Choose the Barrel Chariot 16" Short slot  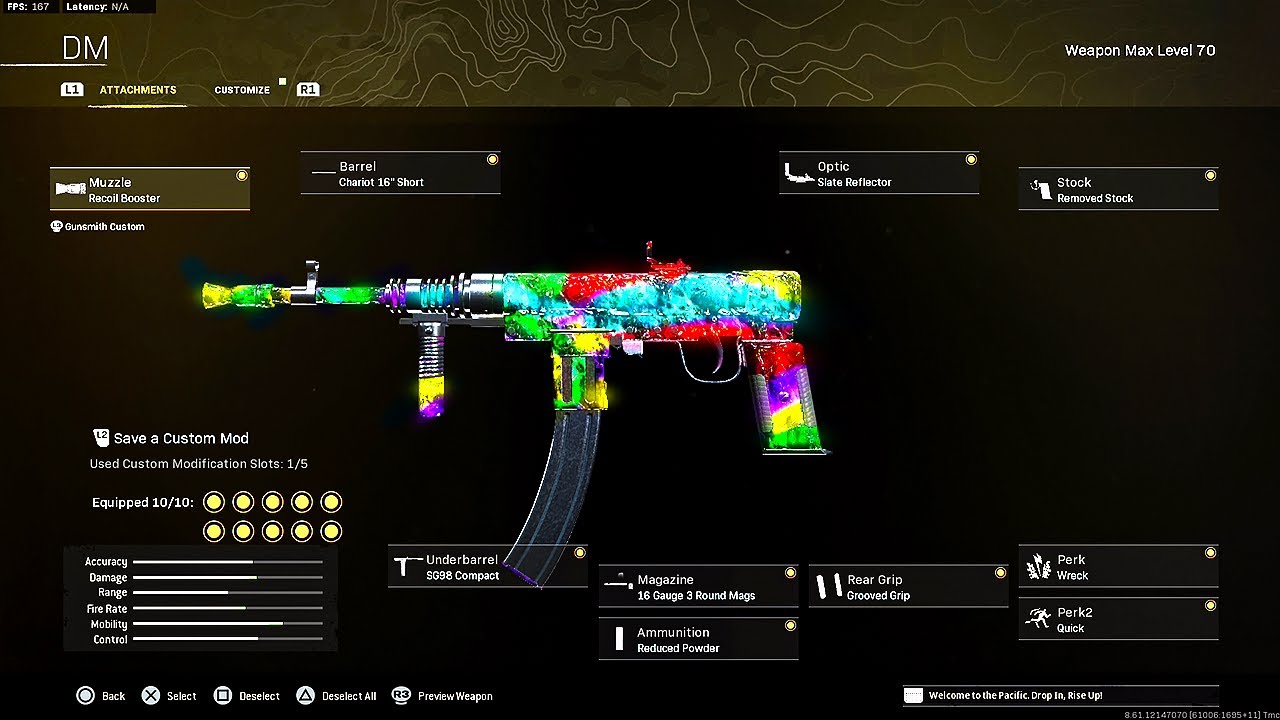[x=400, y=174]
